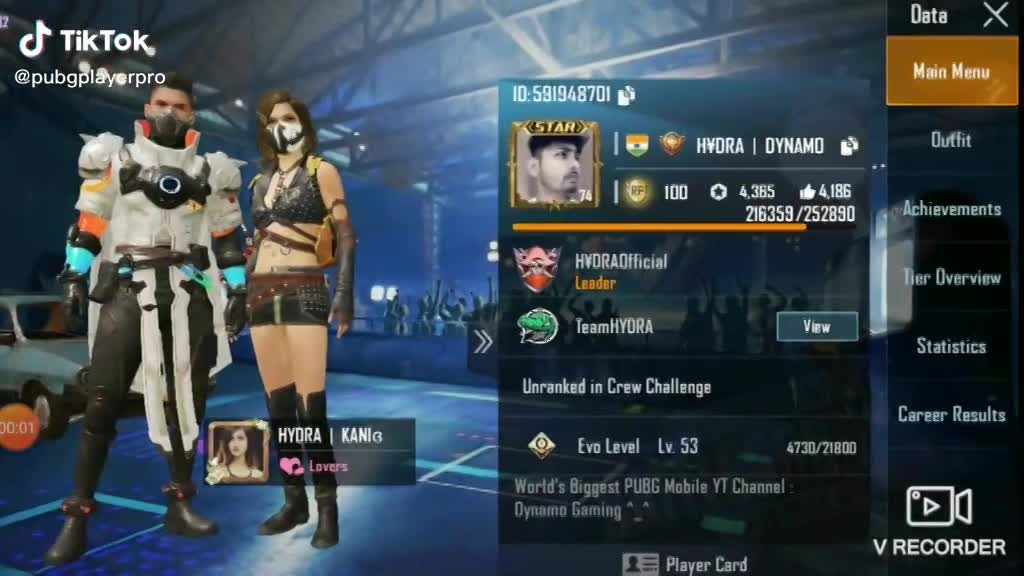Collapse the profile panel with double arrows
1024x576 pixels.
coord(483,342)
